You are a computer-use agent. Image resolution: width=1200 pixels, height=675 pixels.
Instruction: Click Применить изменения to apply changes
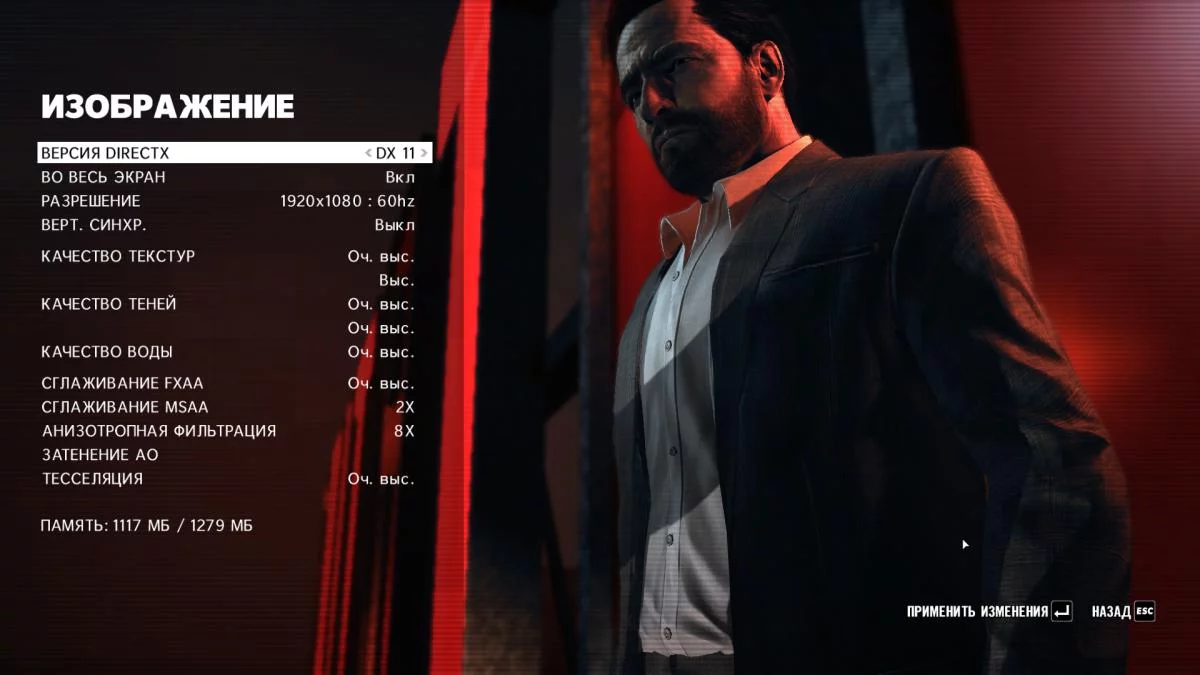pos(988,611)
